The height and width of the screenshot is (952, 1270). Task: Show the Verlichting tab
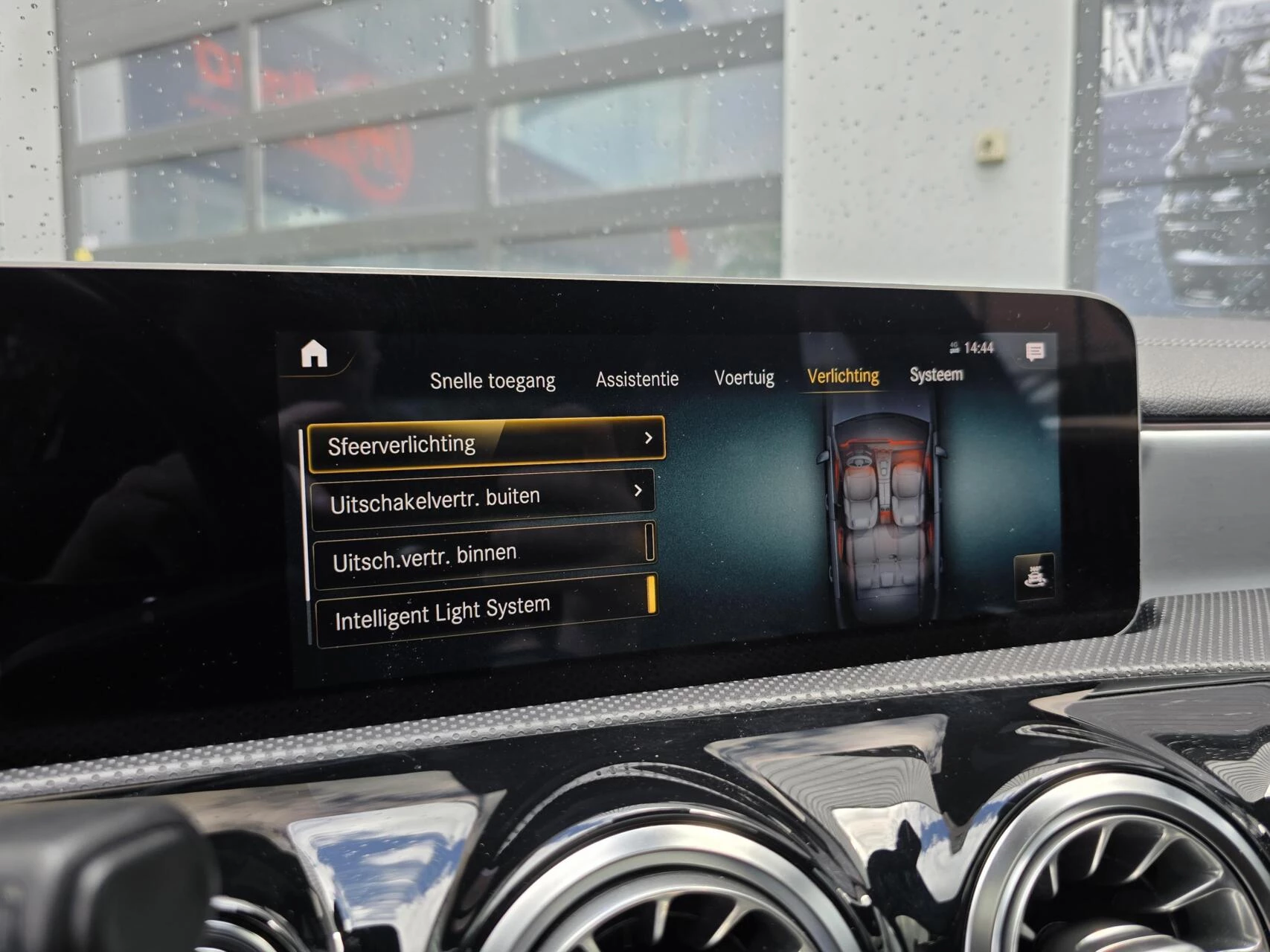pyautogui.click(x=843, y=376)
